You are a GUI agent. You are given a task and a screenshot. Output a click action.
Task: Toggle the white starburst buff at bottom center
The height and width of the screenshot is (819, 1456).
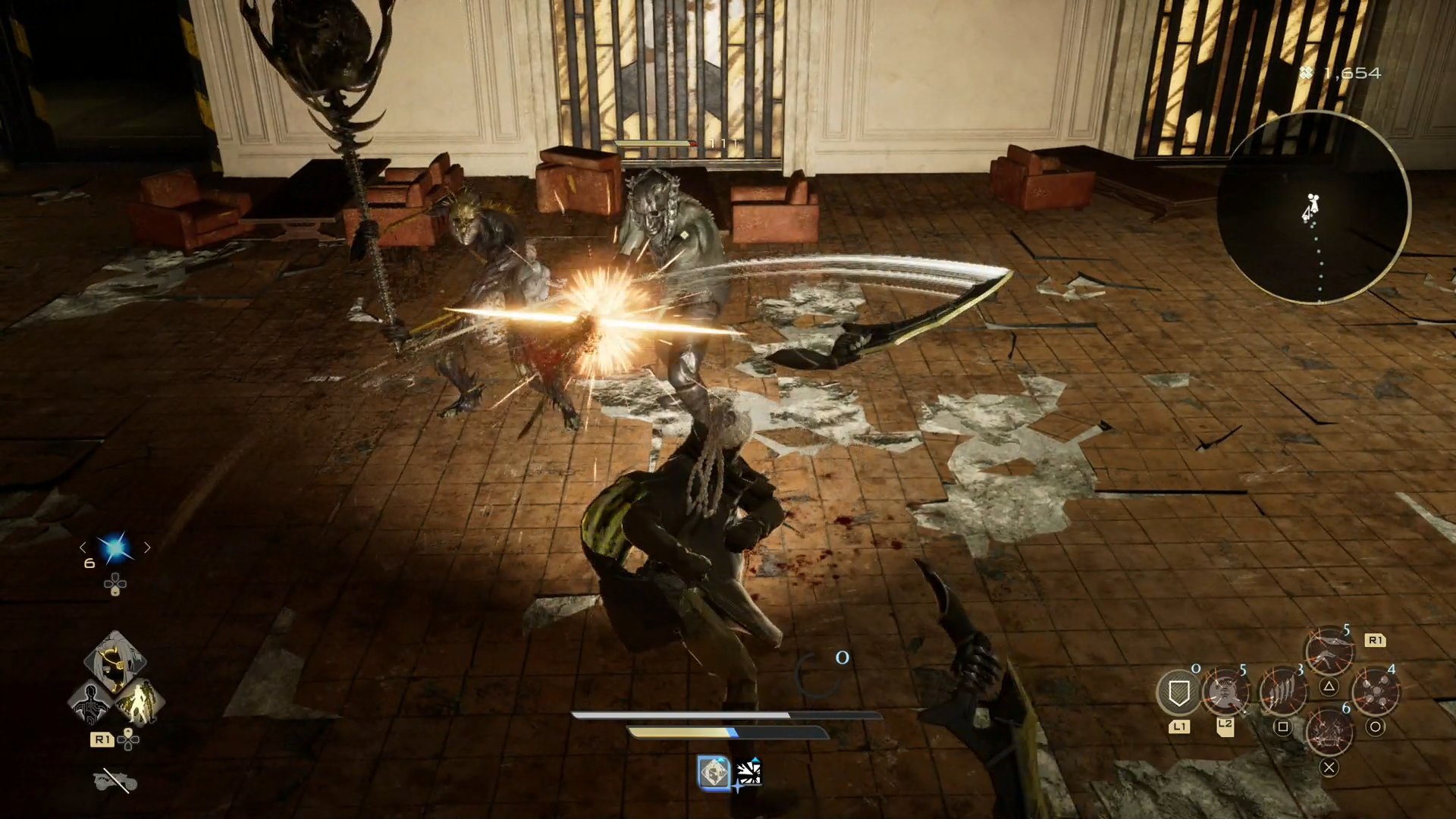click(748, 771)
